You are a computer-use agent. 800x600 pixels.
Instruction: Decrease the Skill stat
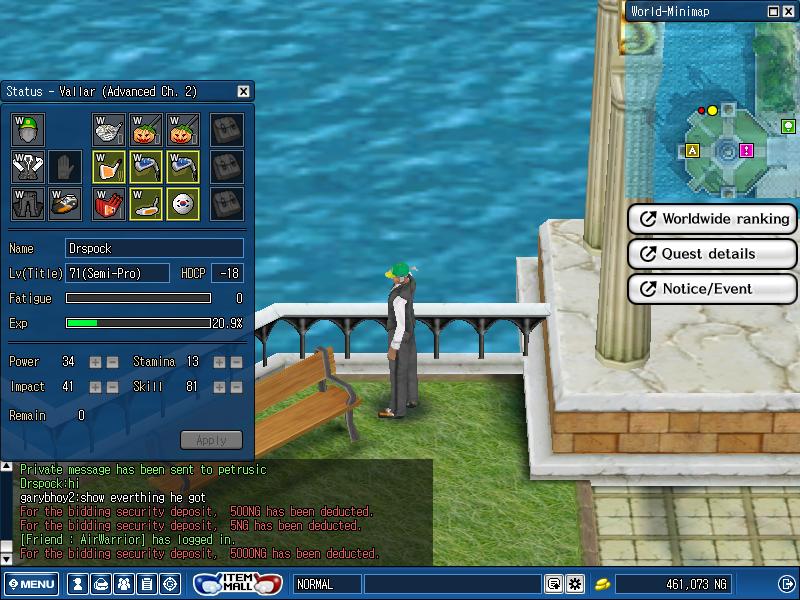(x=236, y=387)
